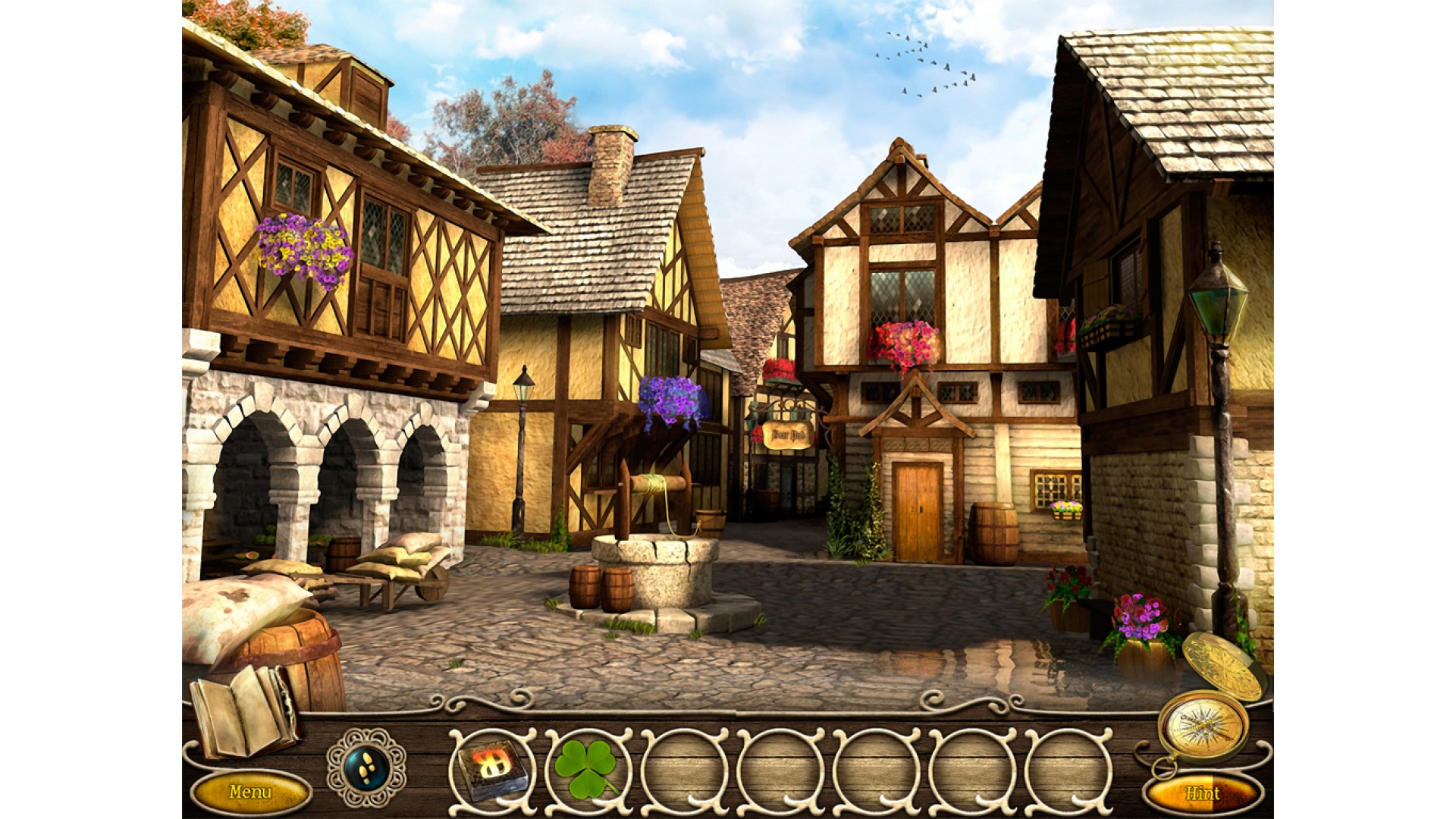Open the Menu button
This screenshot has height=819, width=1456.
pos(250,792)
